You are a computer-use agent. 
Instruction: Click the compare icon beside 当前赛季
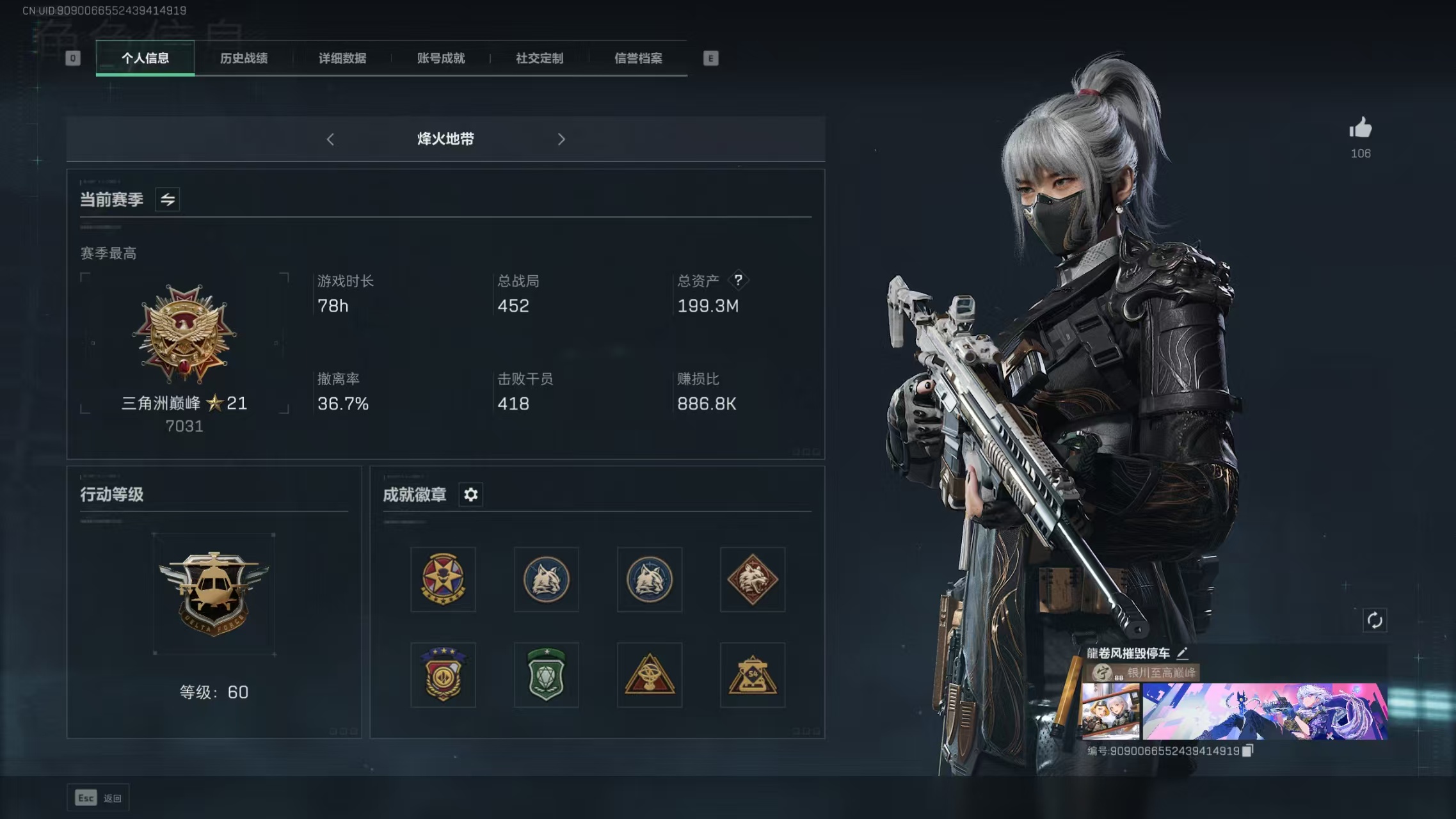[x=168, y=199]
